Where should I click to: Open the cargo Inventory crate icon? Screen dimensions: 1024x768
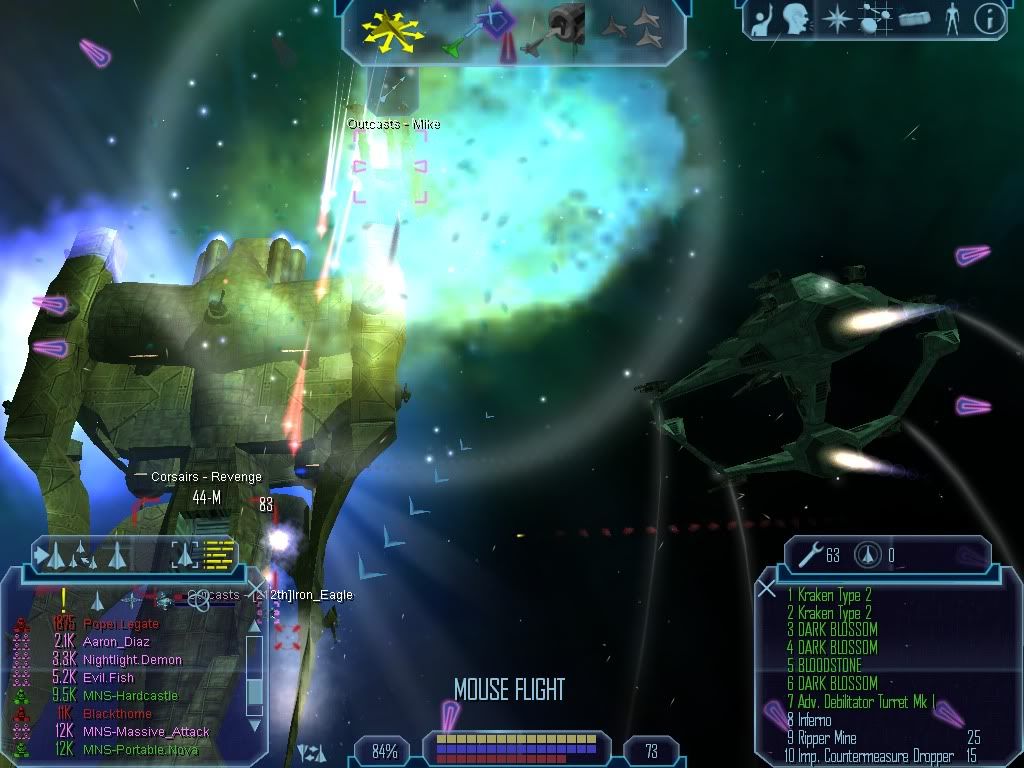pyautogui.click(x=916, y=19)
